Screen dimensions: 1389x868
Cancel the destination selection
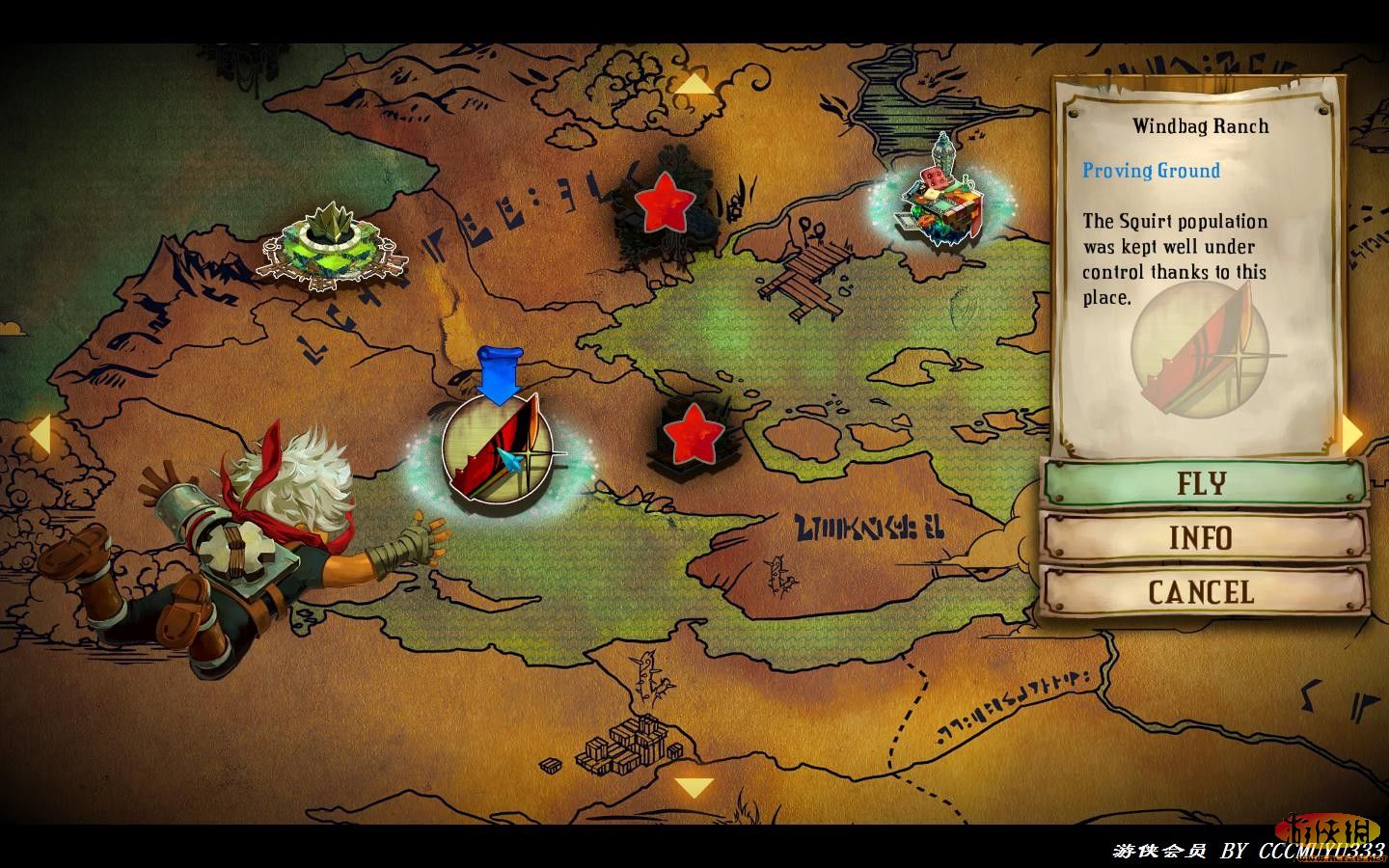(1203, 591)
